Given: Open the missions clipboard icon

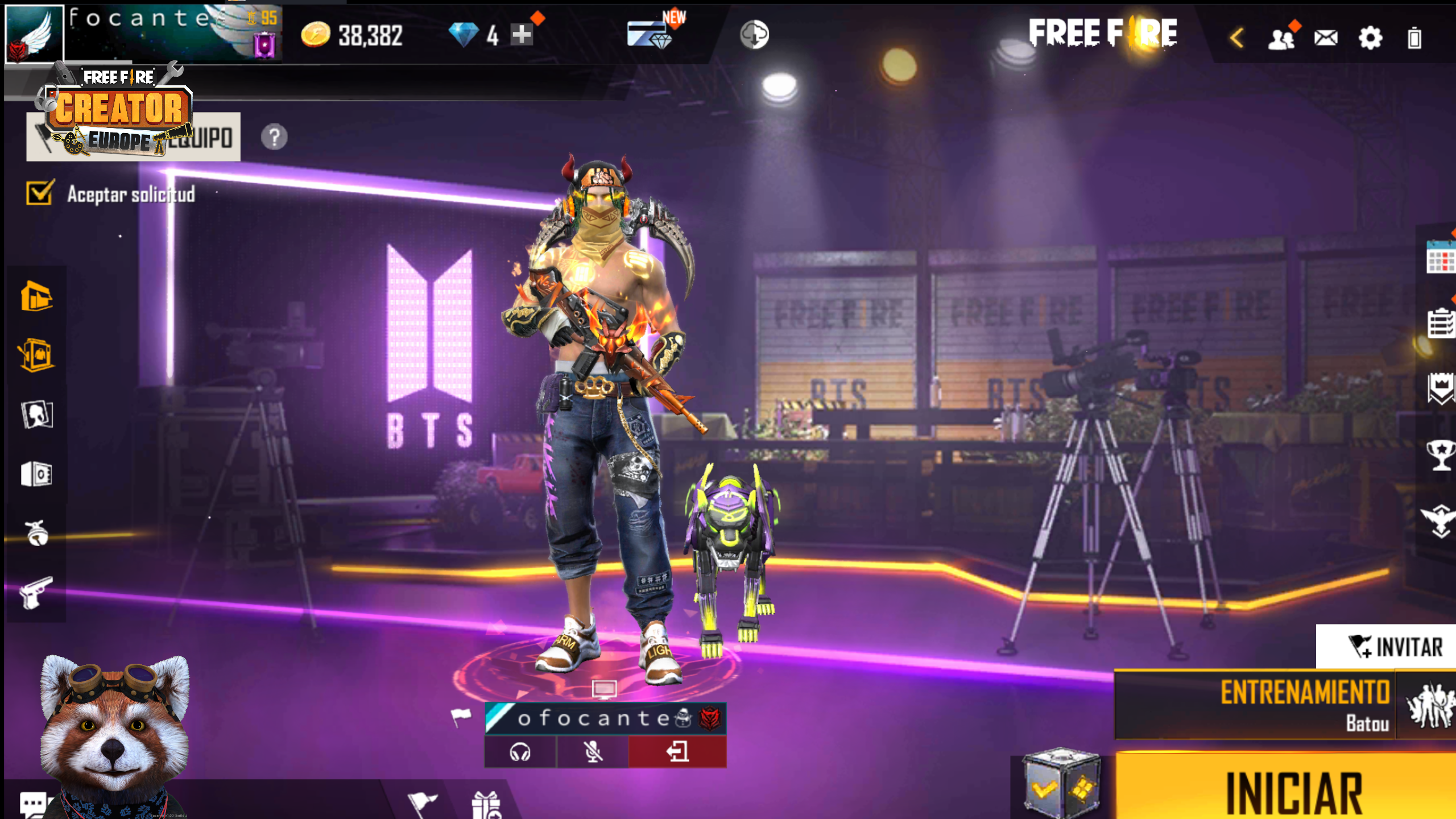Looking at the screenshot, I should point(1440,323).
